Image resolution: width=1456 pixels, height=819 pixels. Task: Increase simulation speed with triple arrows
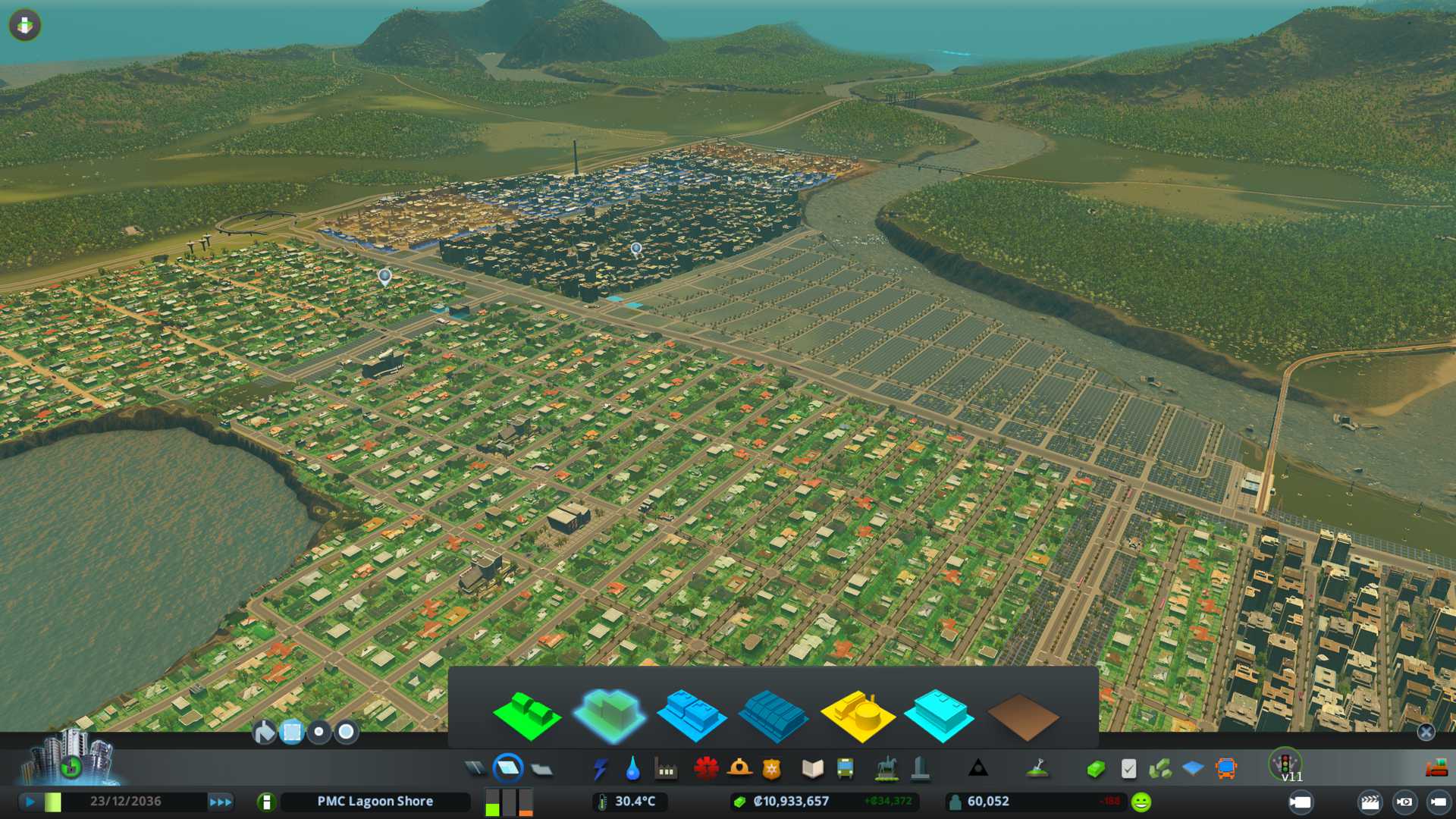(x=221, y=802)
